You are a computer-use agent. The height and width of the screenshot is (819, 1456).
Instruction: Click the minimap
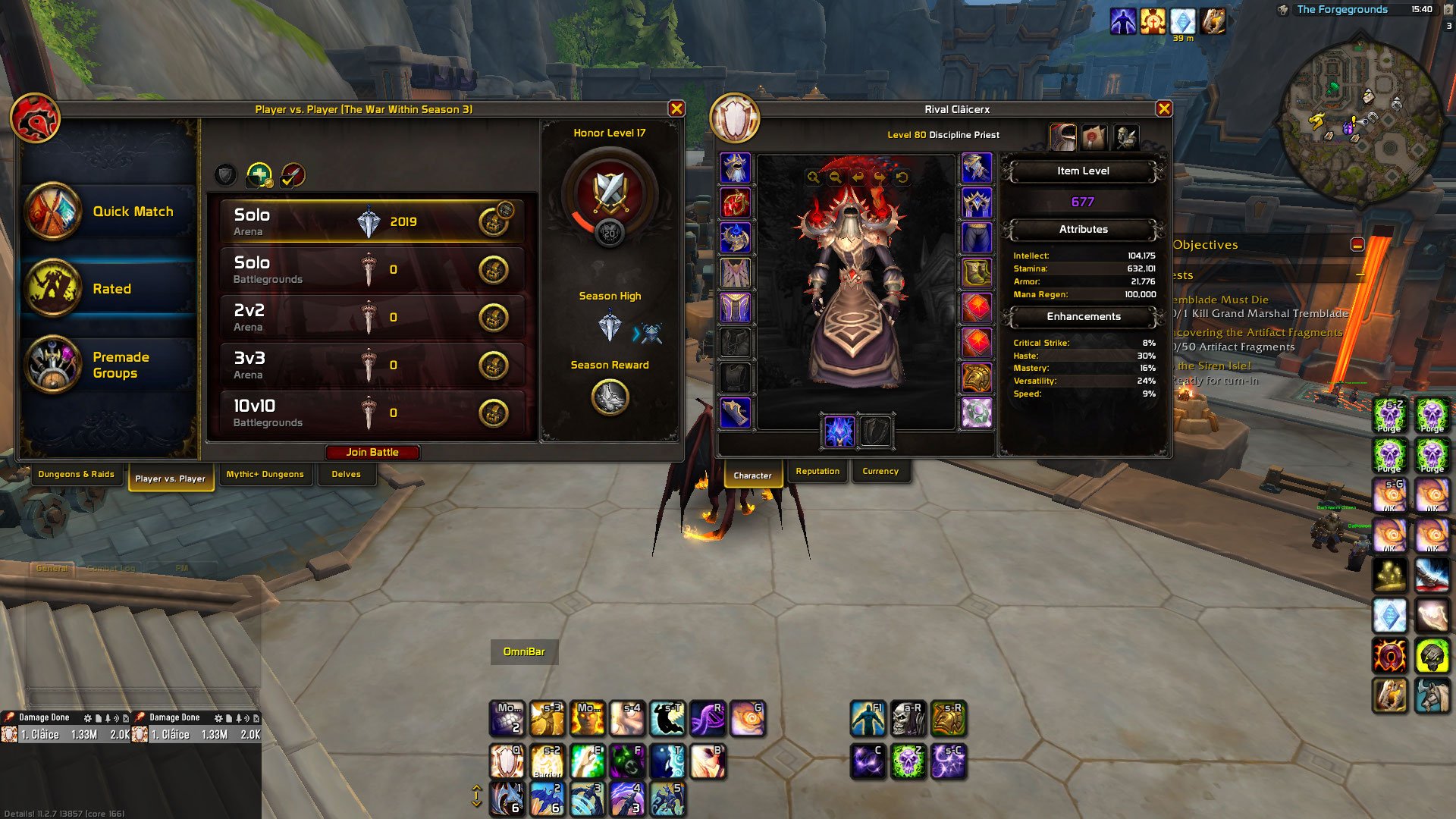tap(1360, 112)
